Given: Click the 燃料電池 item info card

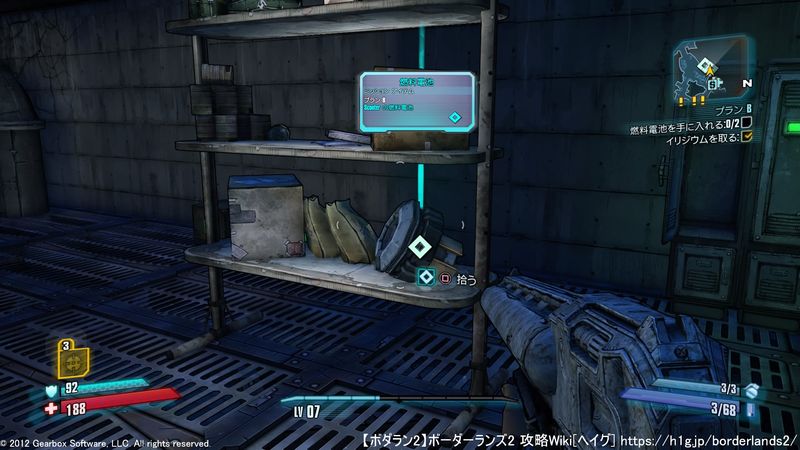Looking at the screenshot, I should (417, 102).
